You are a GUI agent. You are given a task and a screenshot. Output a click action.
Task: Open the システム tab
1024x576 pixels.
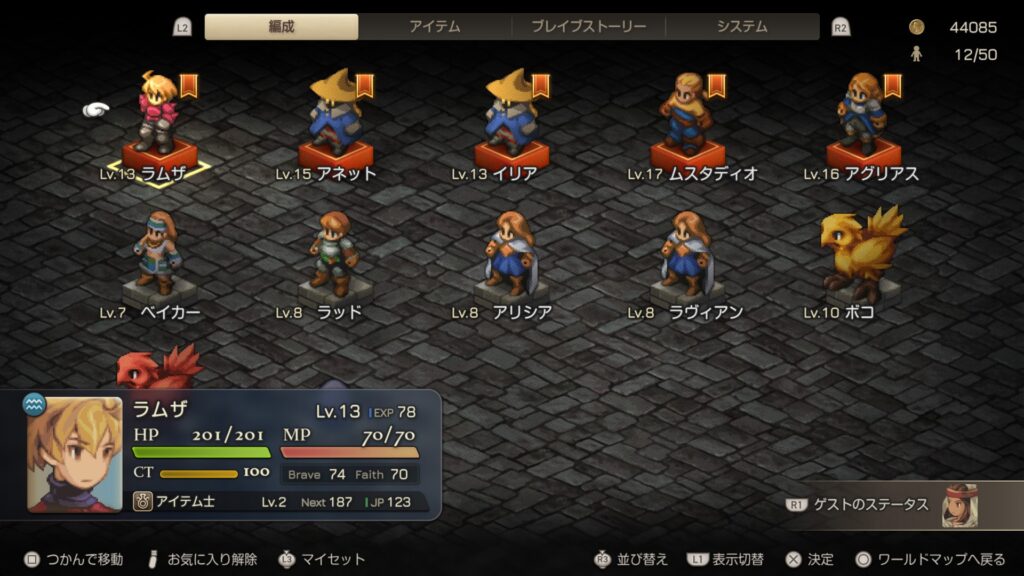[742, 27]
